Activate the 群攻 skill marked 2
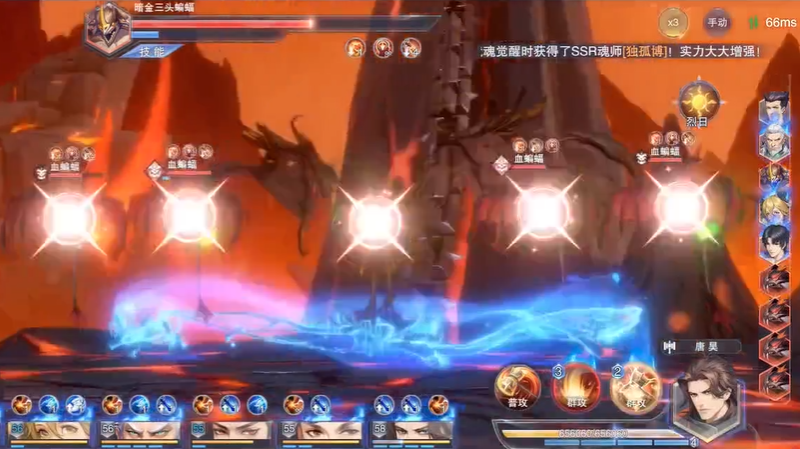 point(635,387)
